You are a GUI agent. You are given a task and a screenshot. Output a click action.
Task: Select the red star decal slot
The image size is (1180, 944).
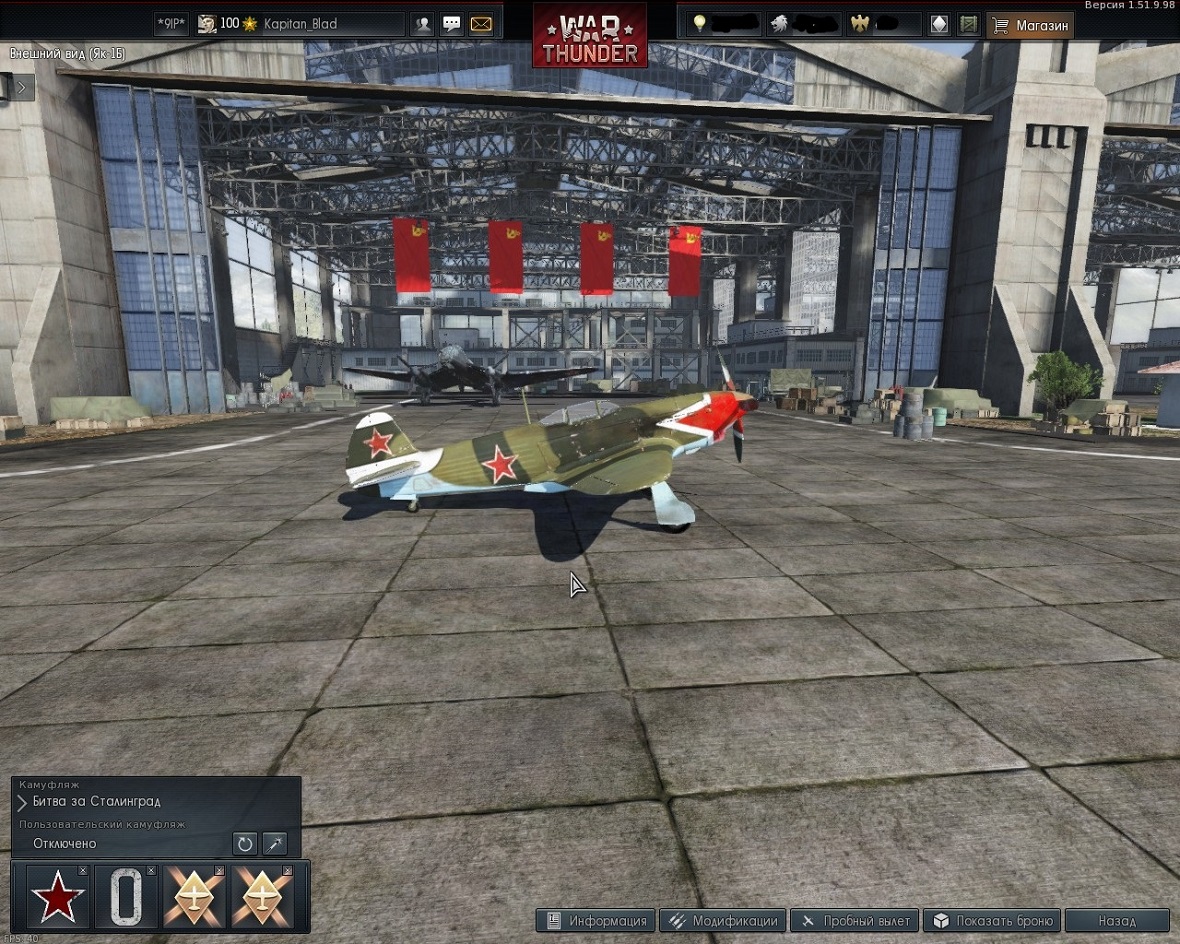(x=58, y=897)
